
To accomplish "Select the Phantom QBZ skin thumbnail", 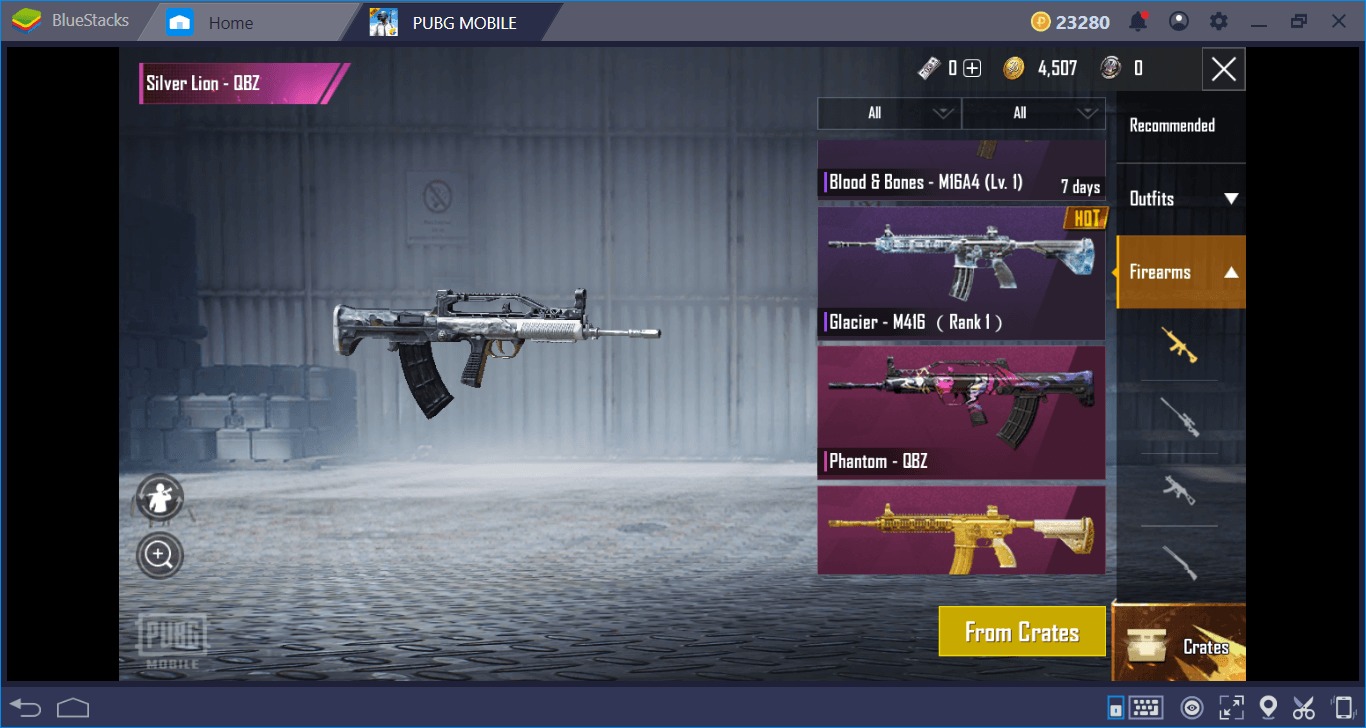I will click(960, 410).
